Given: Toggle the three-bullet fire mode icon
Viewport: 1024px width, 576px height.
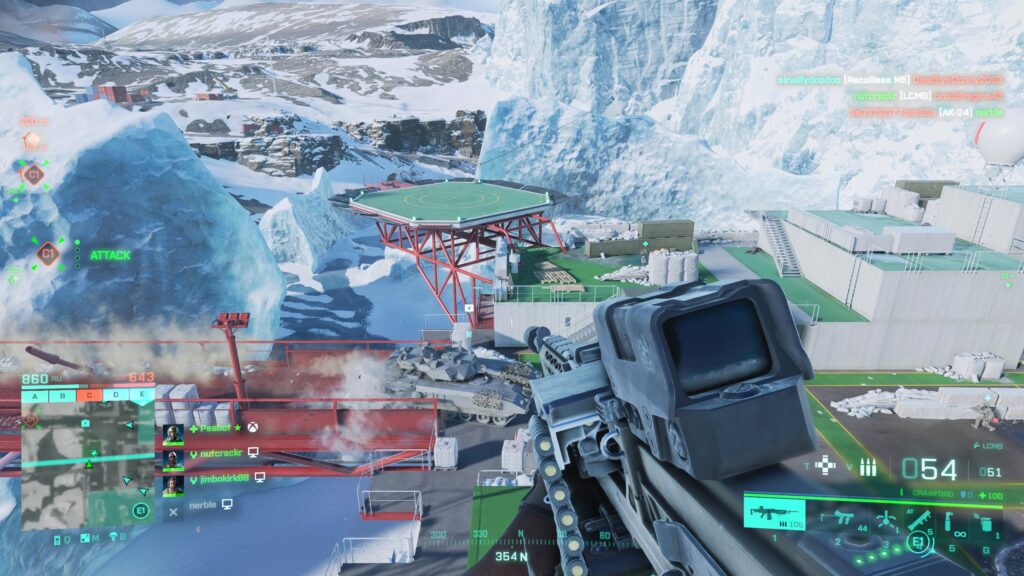Looking at the screenshot, I should (868, 467).
